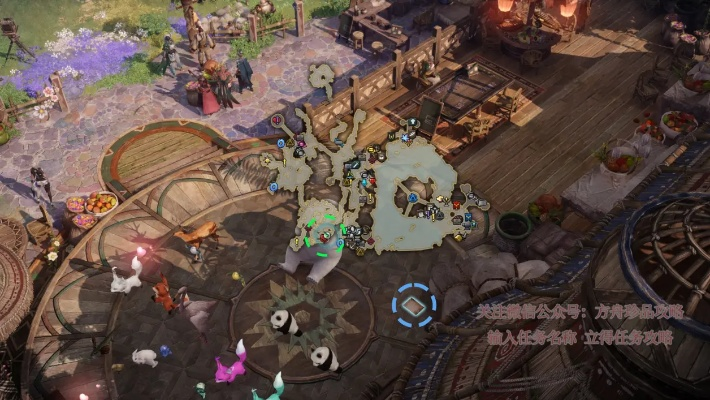Select the red heart marker on the map

277,120
